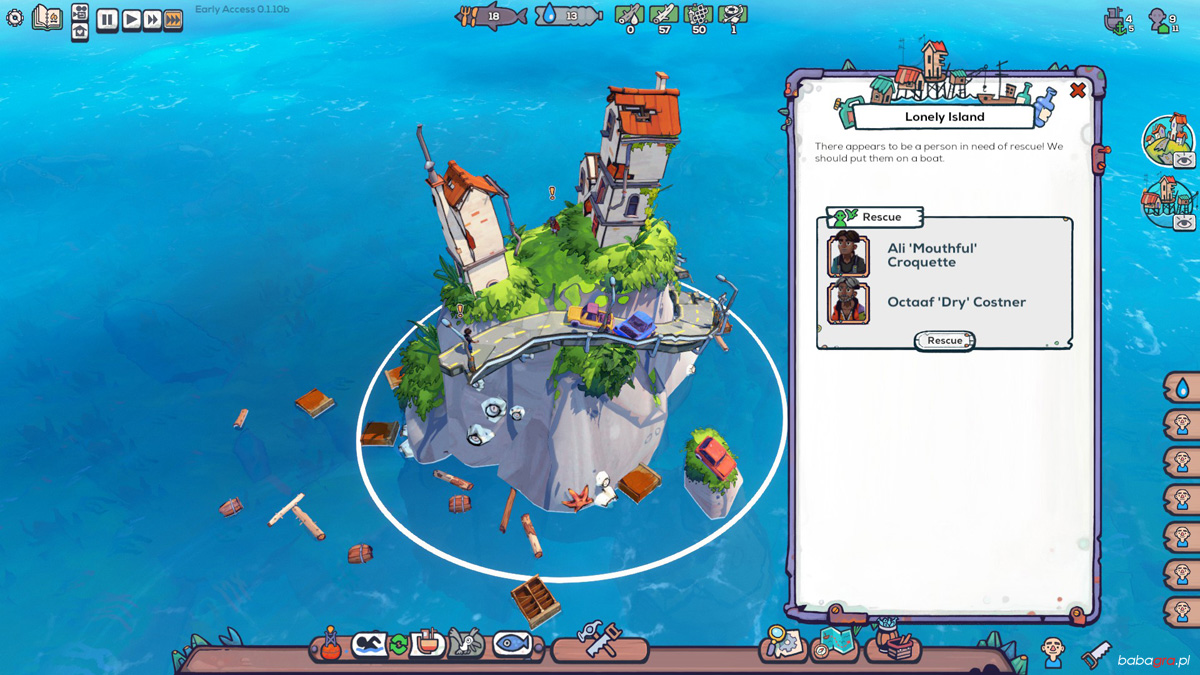This screenshot has height=675, width=1200.
Task: Select the fastest triple-arrow speed
Action: 173,20
